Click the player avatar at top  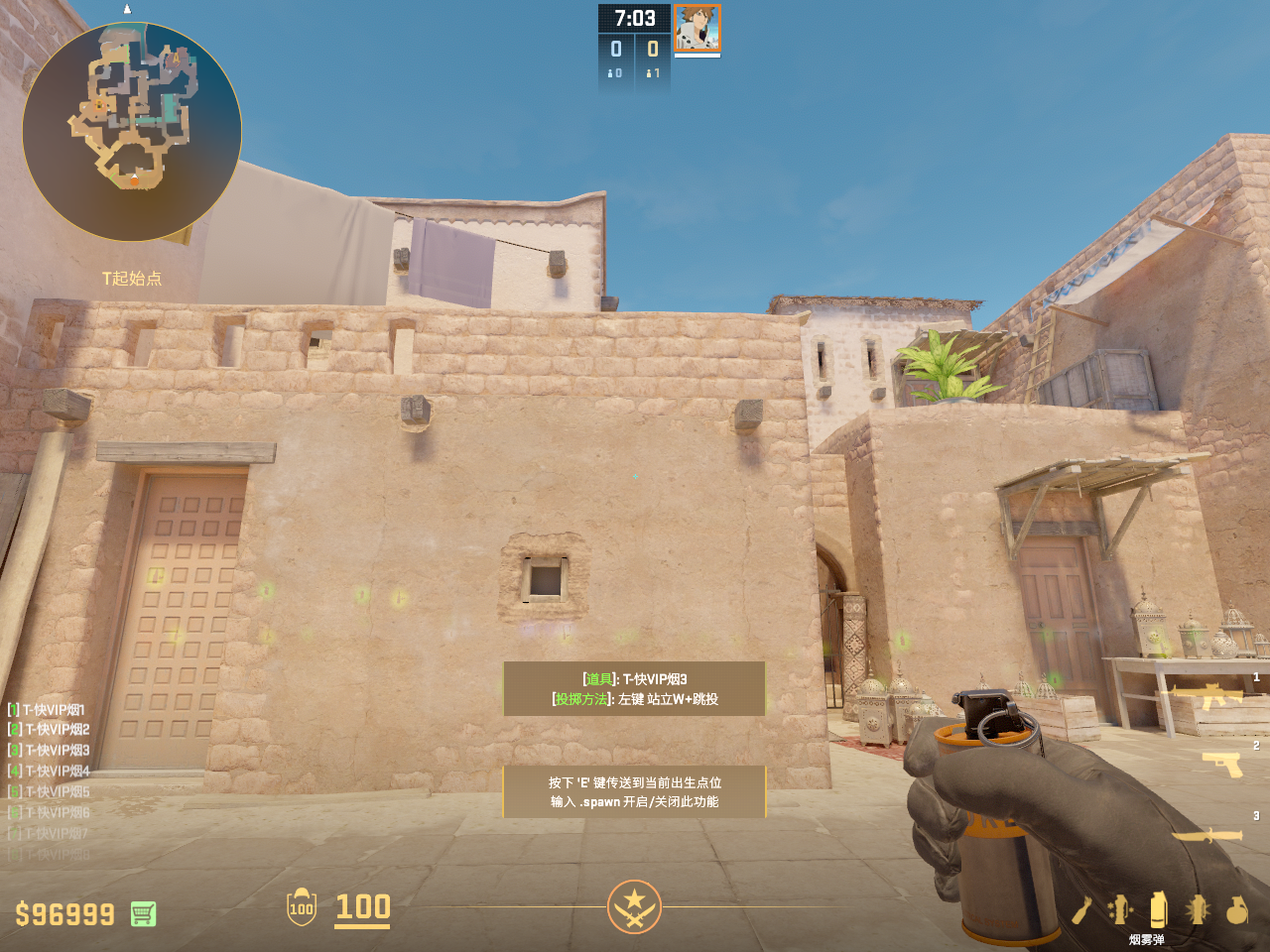tap(698, 28)
